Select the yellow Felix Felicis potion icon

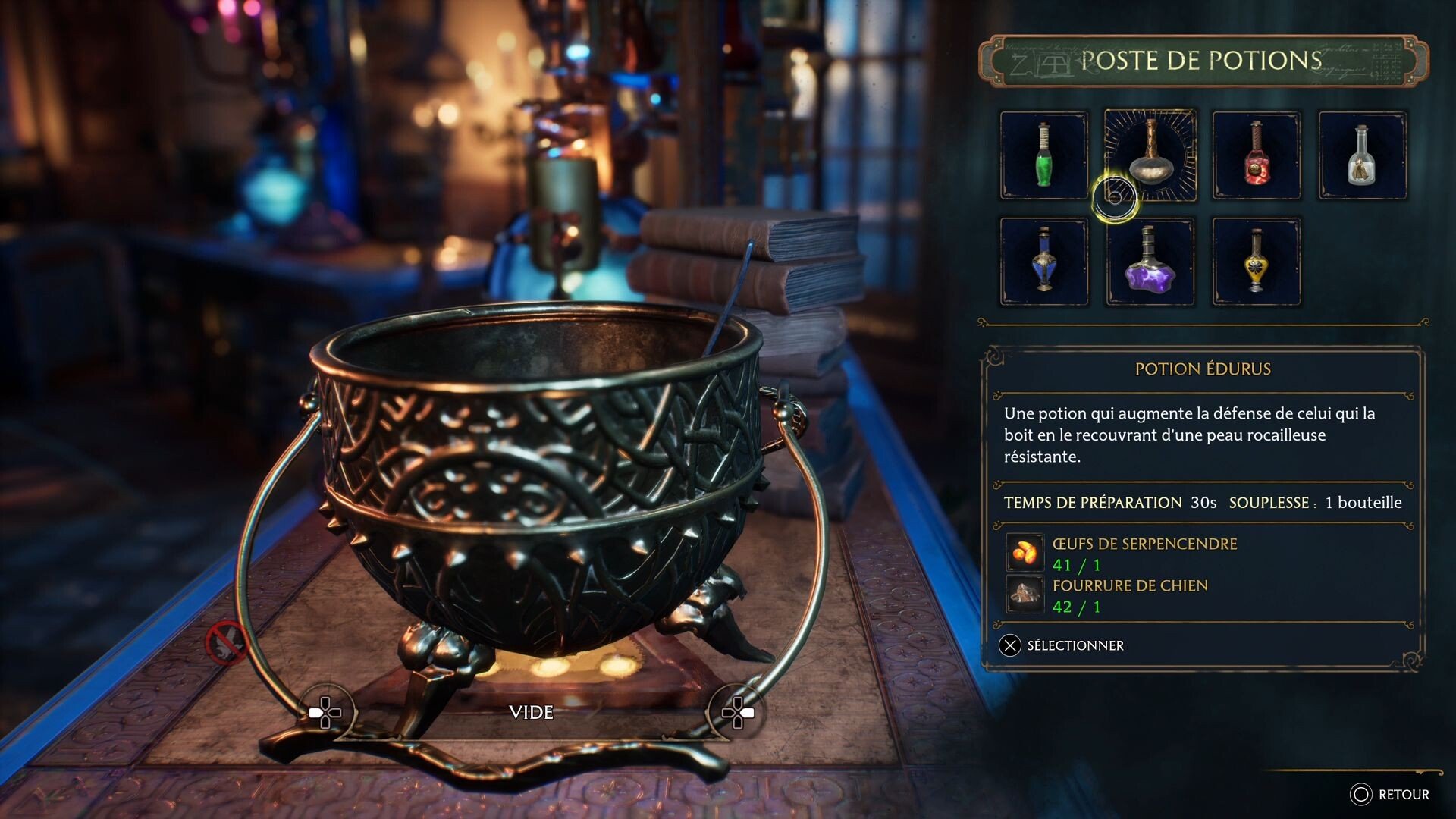tap(1257, 262)
